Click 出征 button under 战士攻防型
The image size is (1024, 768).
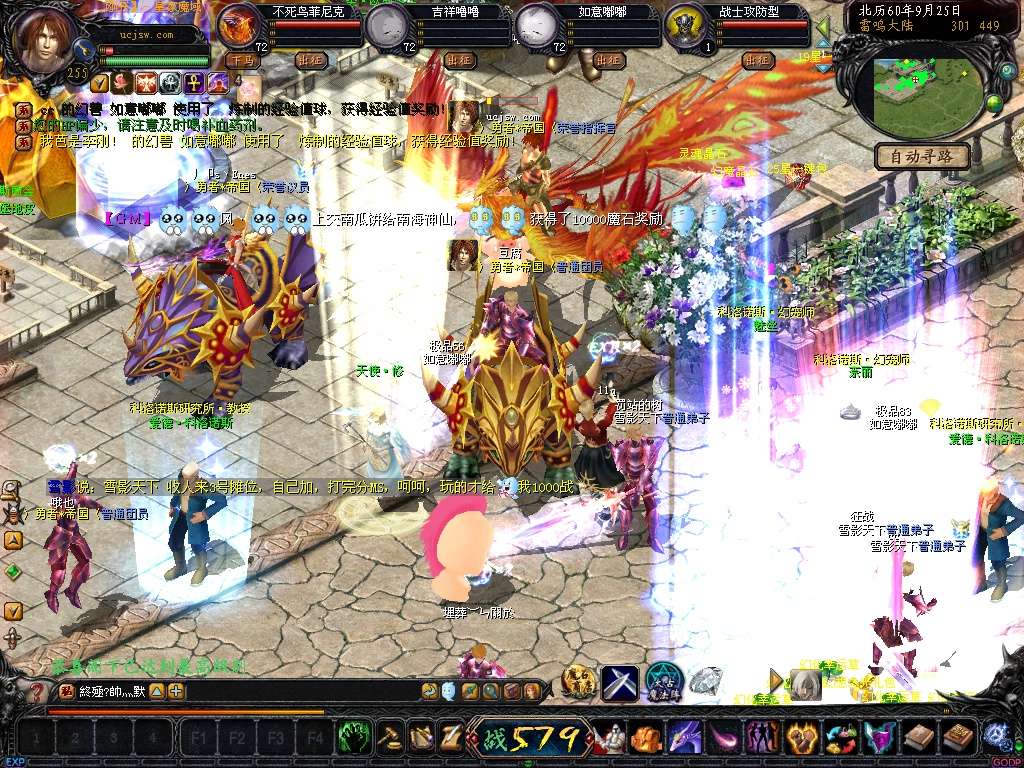pyautogui.click(x=758, y=60)
